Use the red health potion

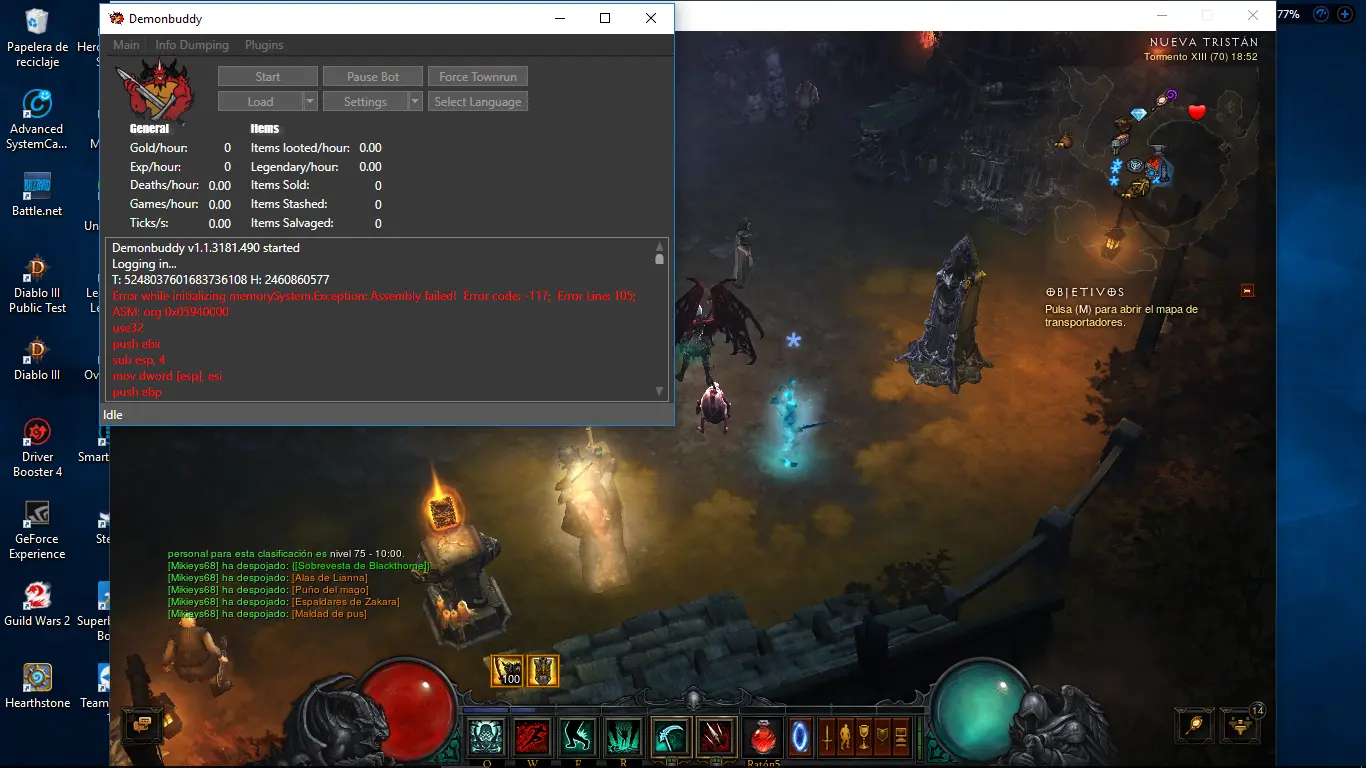click(762, 738)
